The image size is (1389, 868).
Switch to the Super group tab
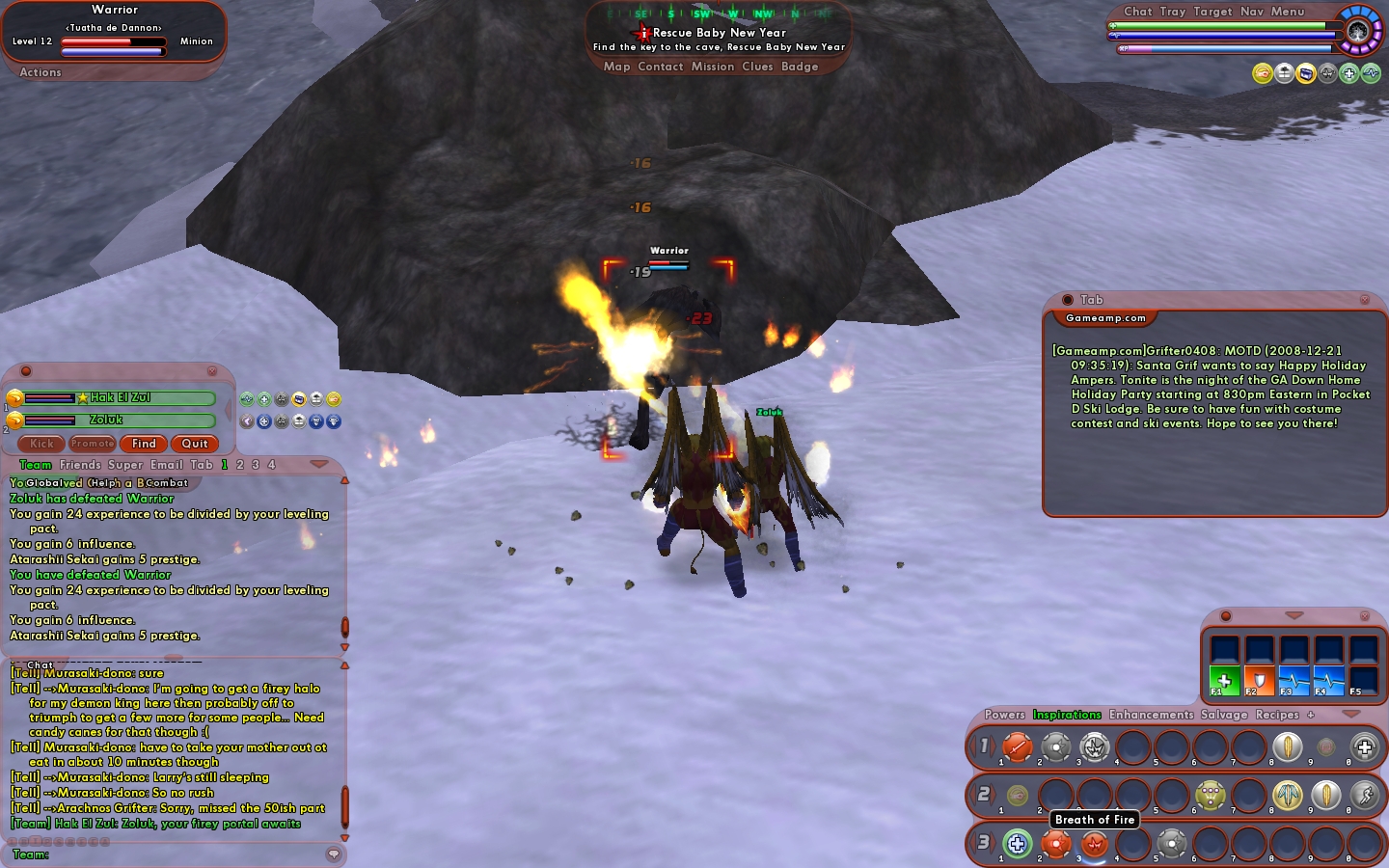point(125,465)
